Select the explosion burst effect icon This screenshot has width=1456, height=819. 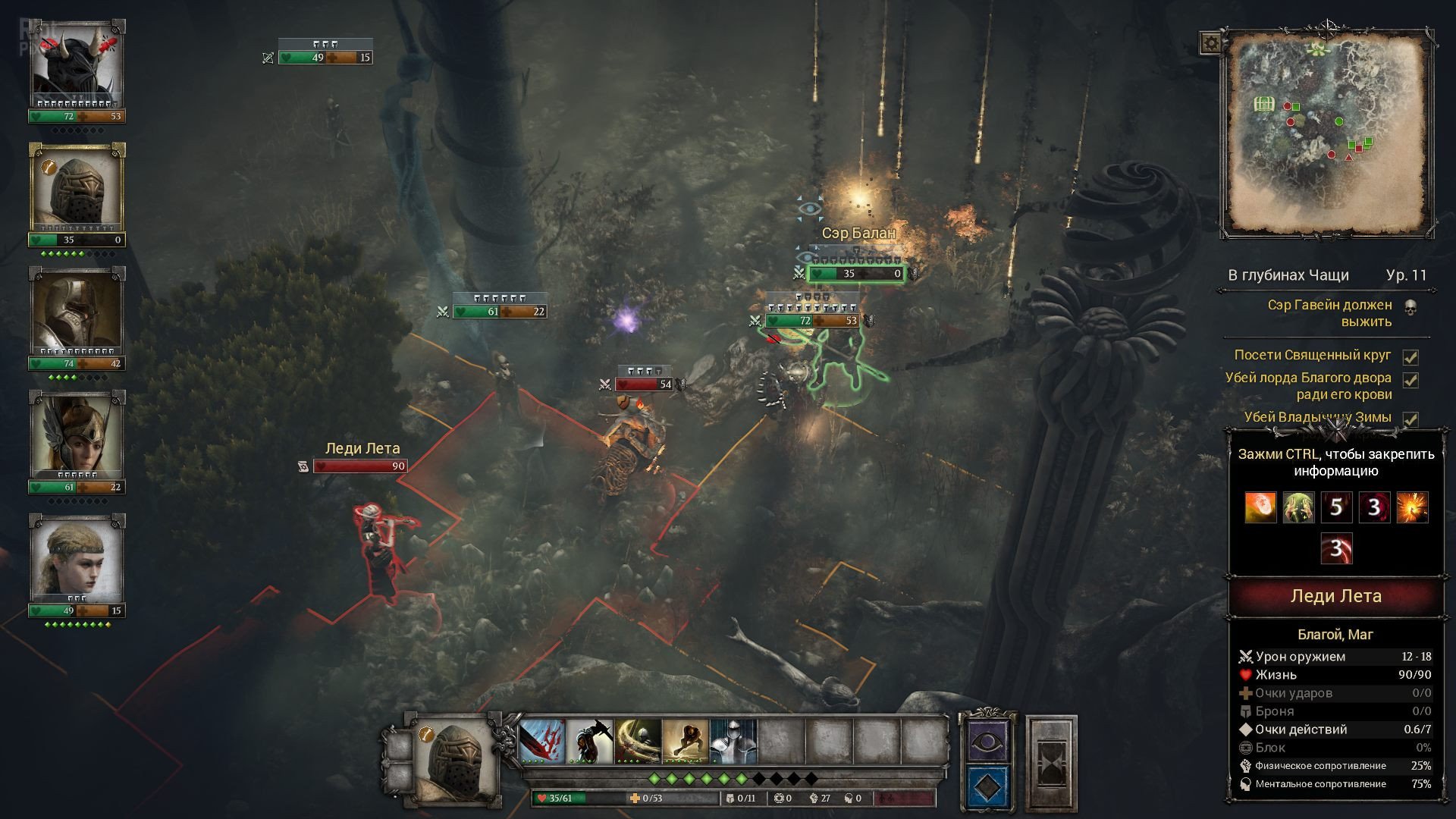point(1412,507)
